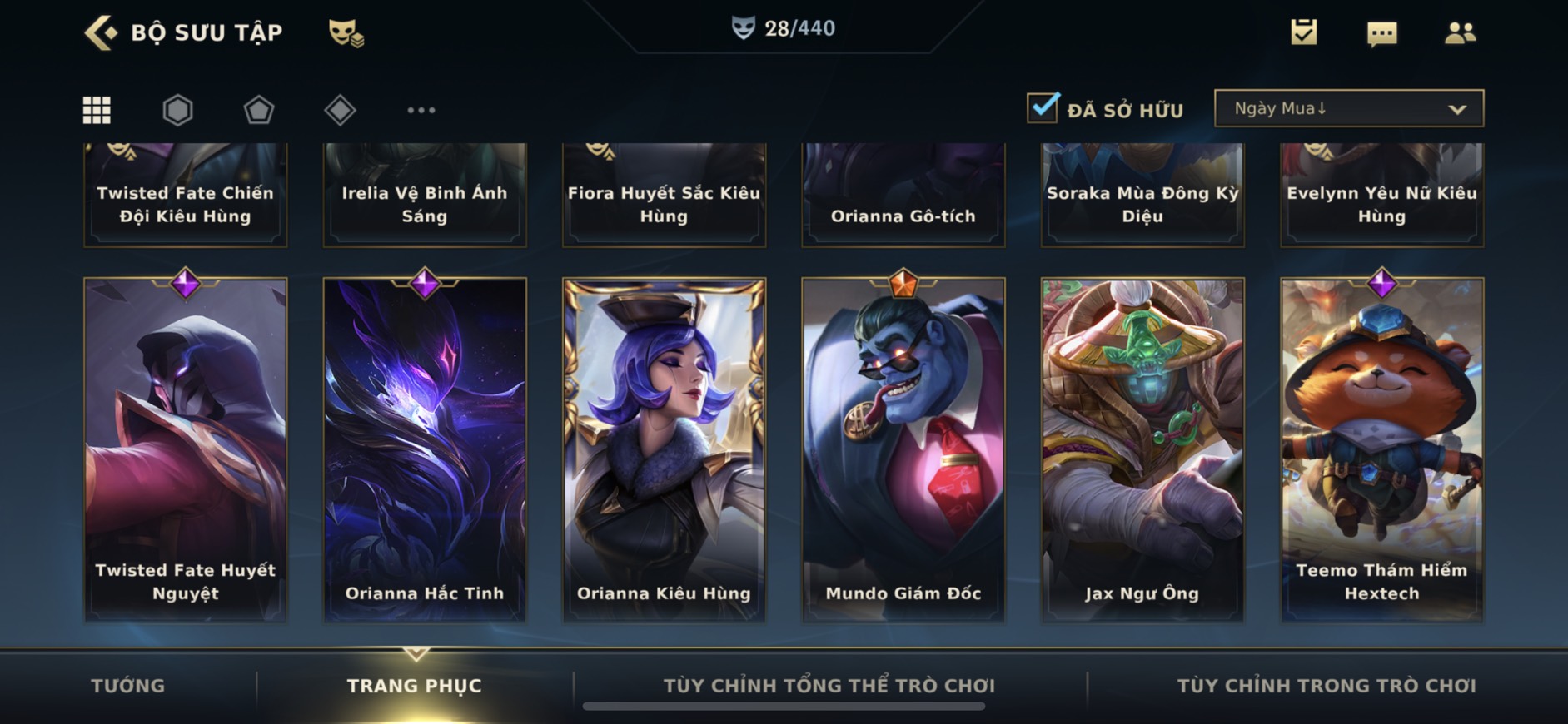The image size is (1568, 724).
Task: Select Twisted Fate Huyết Nguyệt skin card
Action: point(185,449)
